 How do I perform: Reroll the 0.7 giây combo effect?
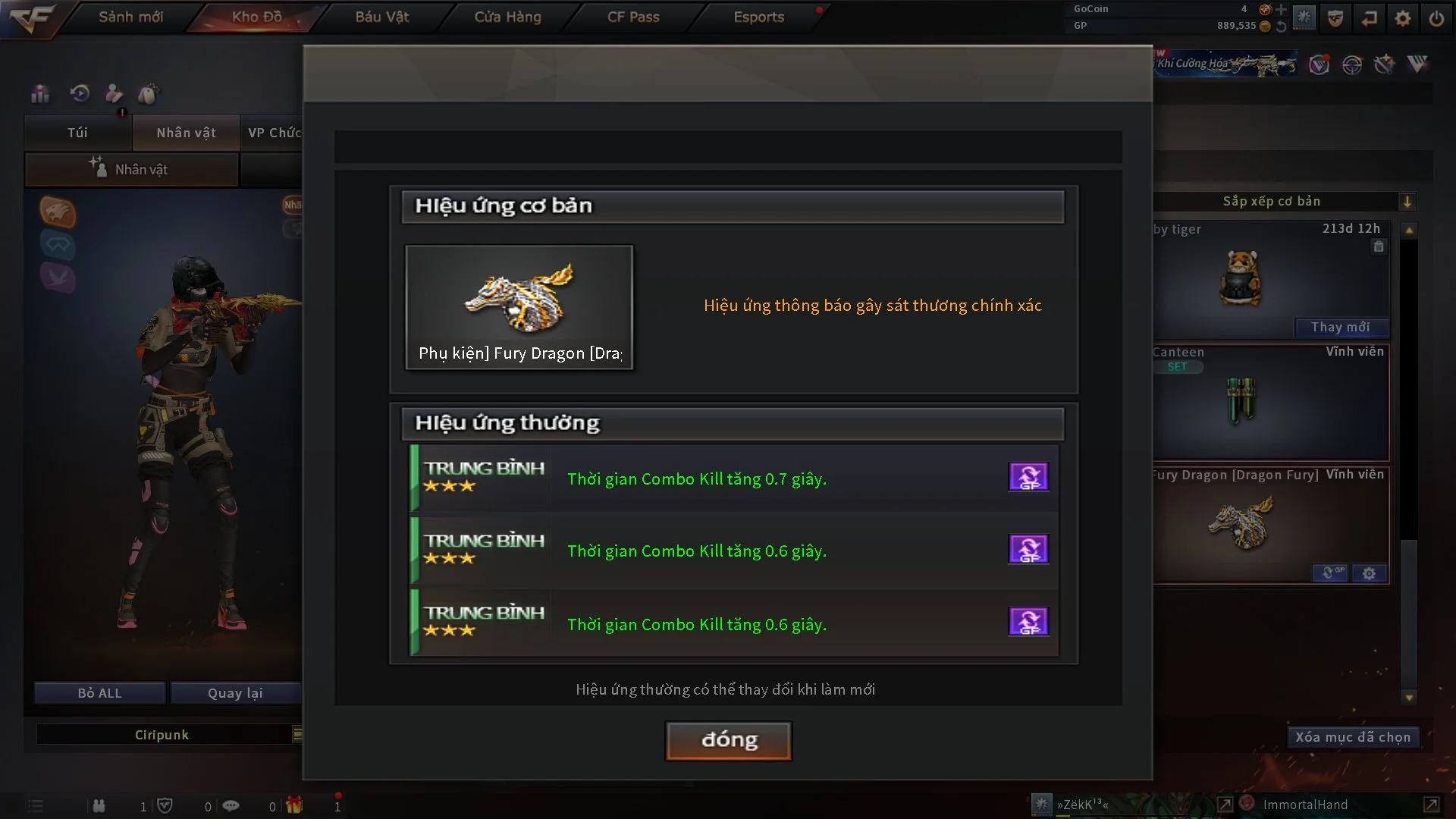(x=1028, y=477)
